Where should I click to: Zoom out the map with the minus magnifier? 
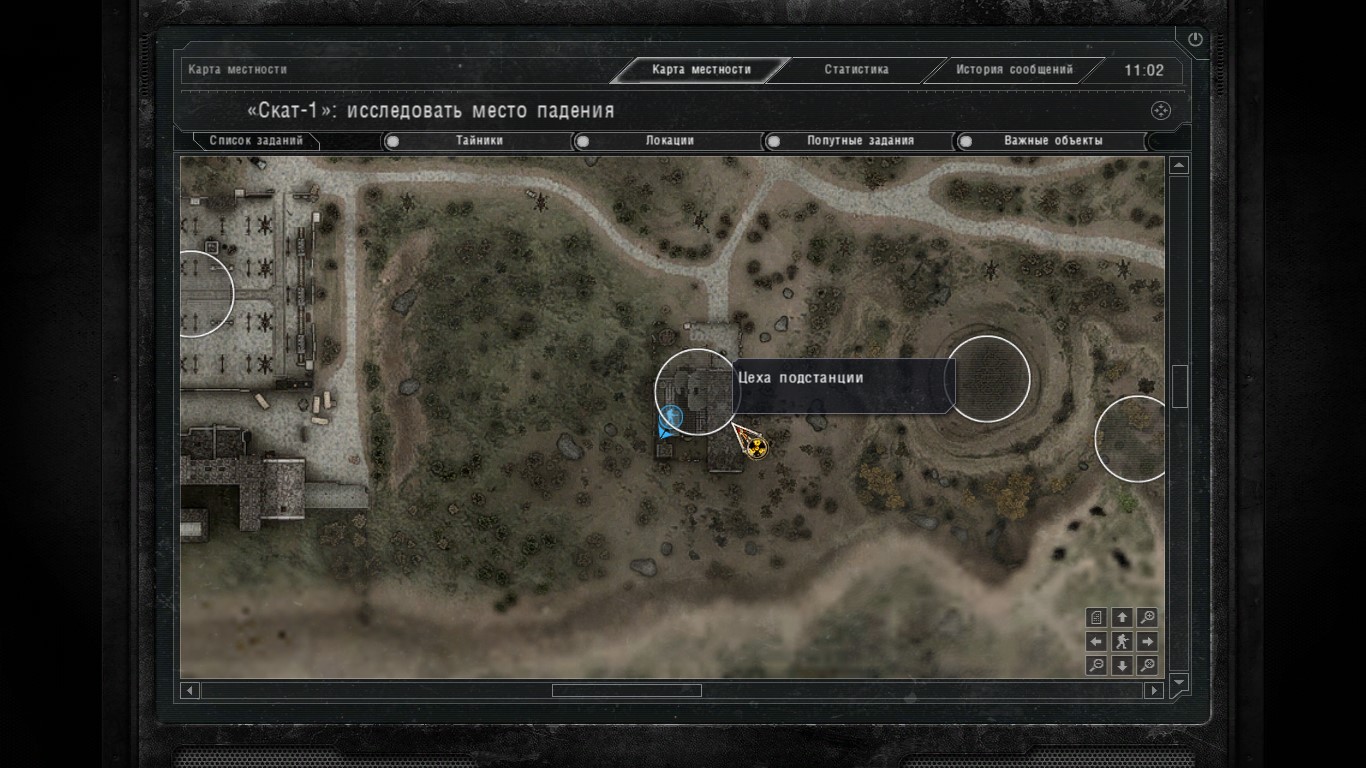pyautogui.click(x=1097, y=666)
